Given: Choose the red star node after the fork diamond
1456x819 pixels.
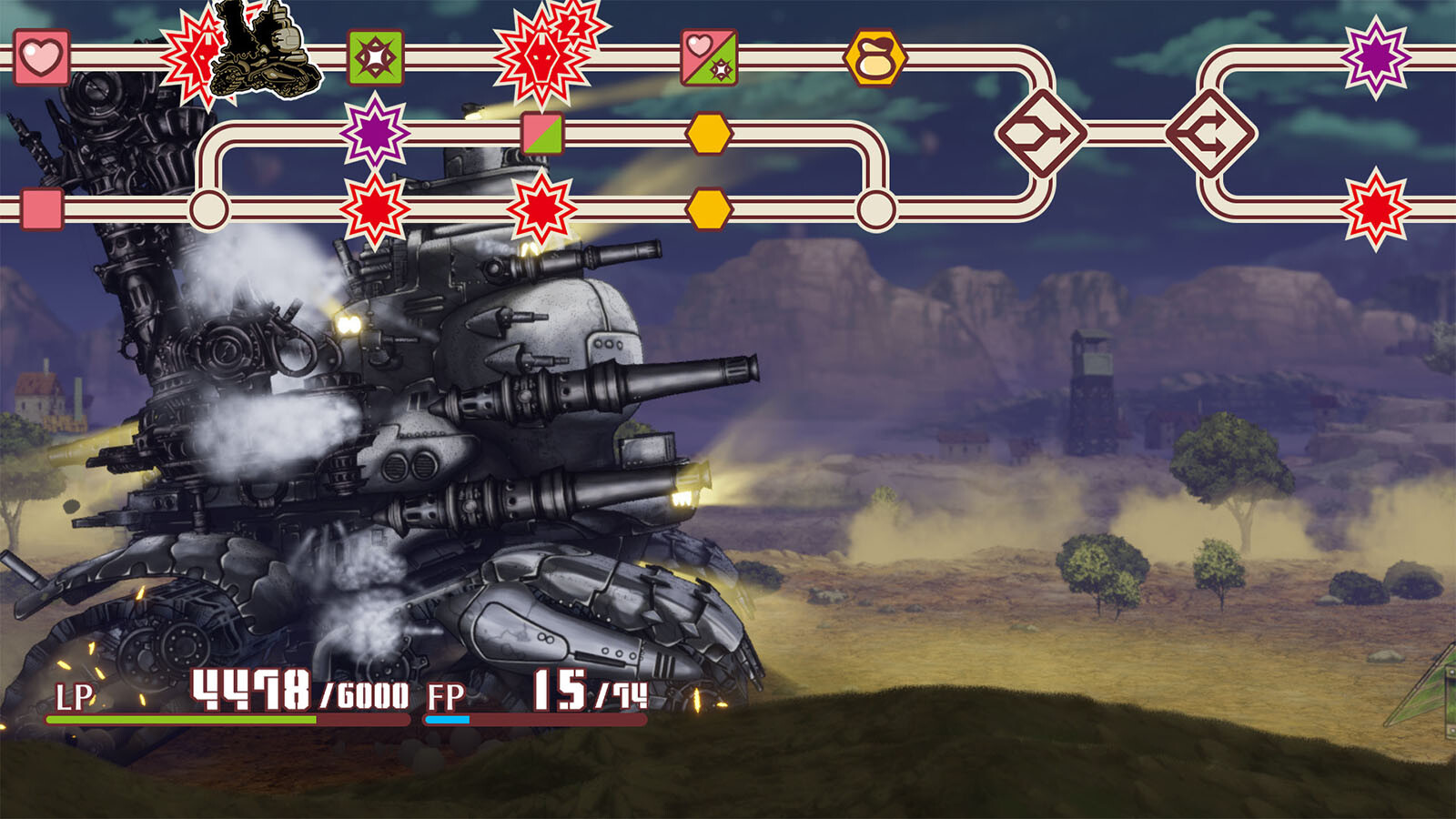Looking at the screenshot, I should pyautogui.click(x=1376, y=209).
